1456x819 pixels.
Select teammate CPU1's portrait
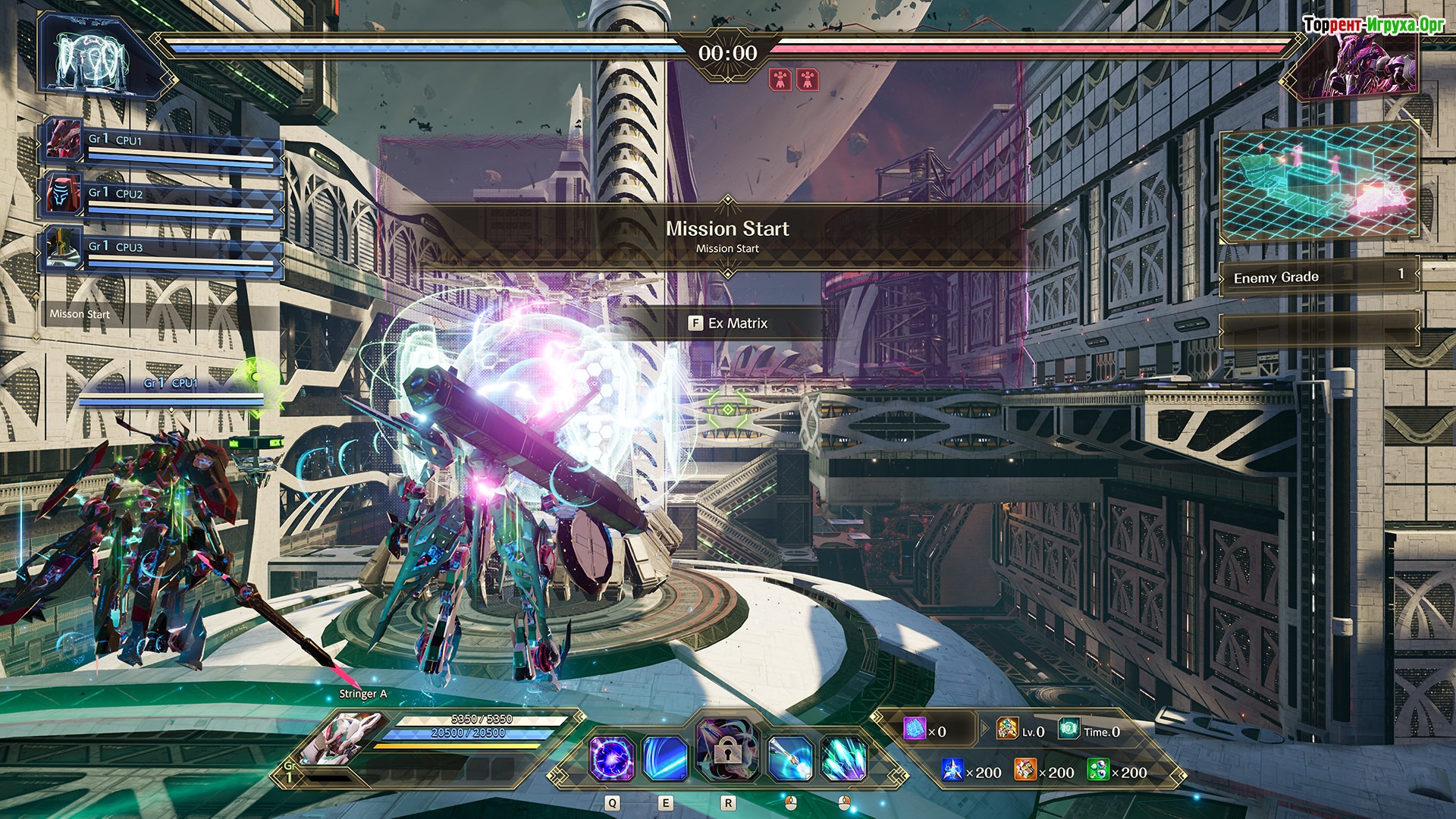[64, 140]
